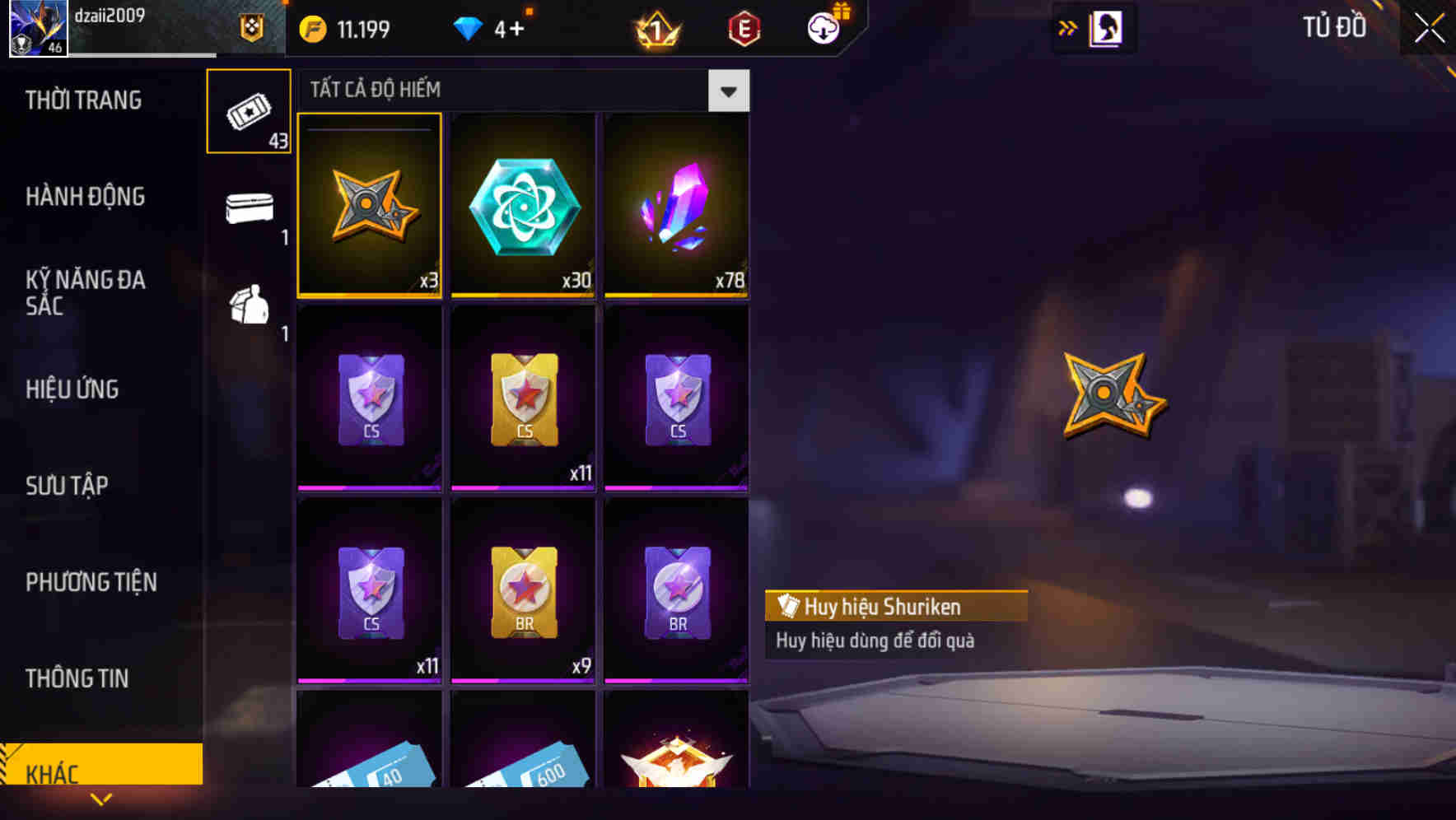Open the red E evolution badge icon
1456x820 pixels.
pos(744,27)
